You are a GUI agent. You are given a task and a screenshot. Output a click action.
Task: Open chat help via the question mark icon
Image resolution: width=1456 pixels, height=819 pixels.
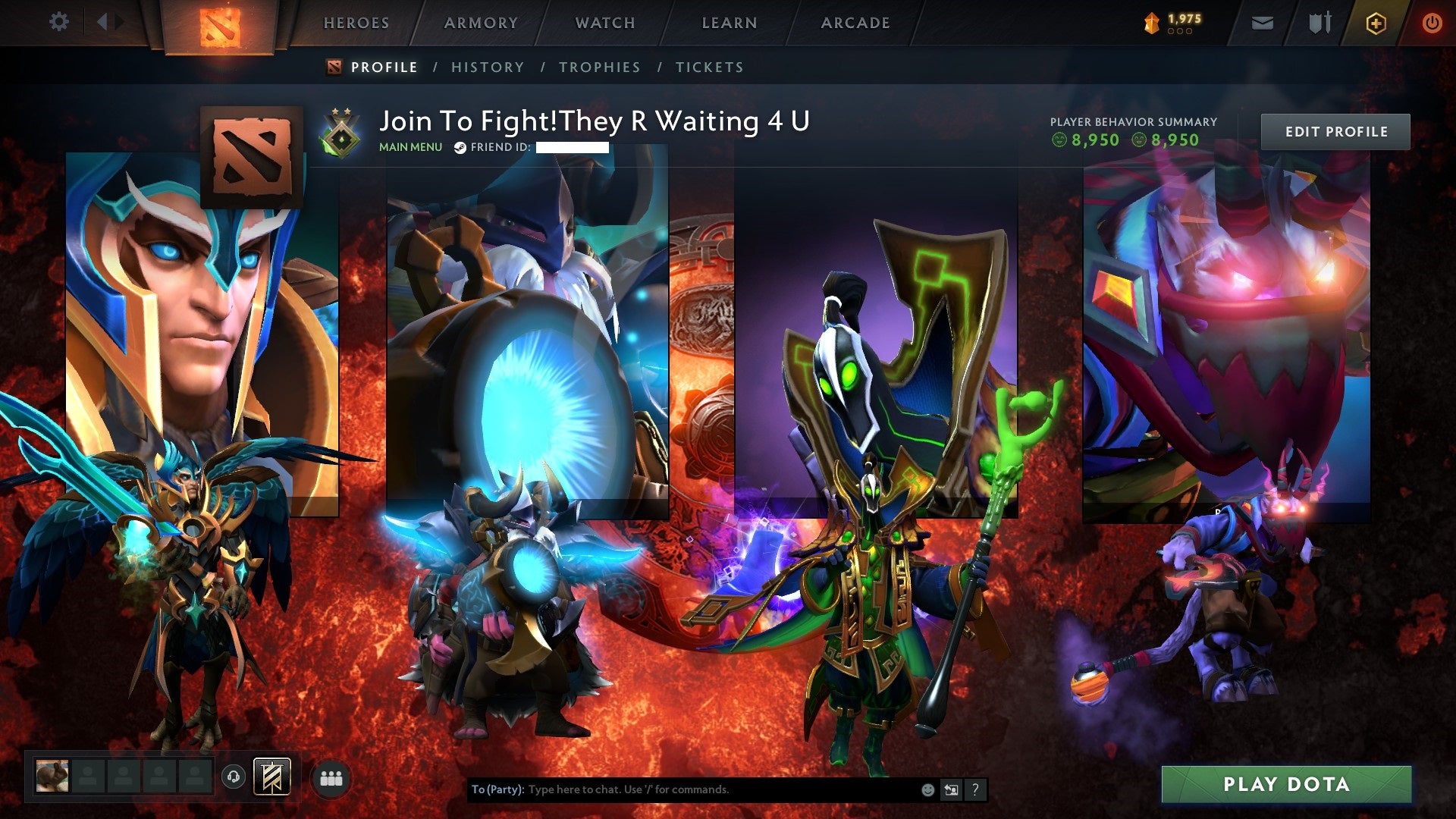(x=975, y=789)
